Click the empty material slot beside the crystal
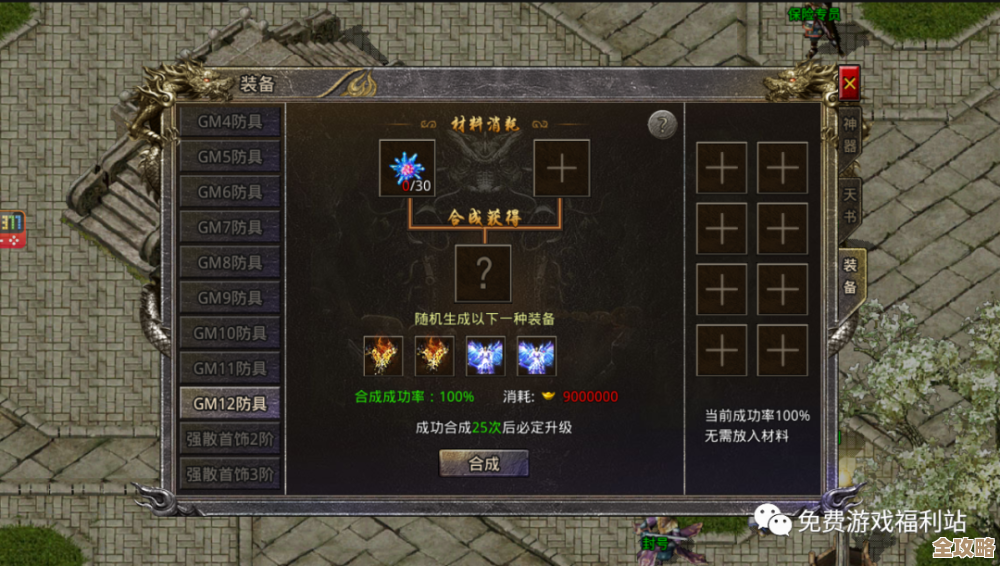The height and width of the screenshot is (566, 1000). 561,168
